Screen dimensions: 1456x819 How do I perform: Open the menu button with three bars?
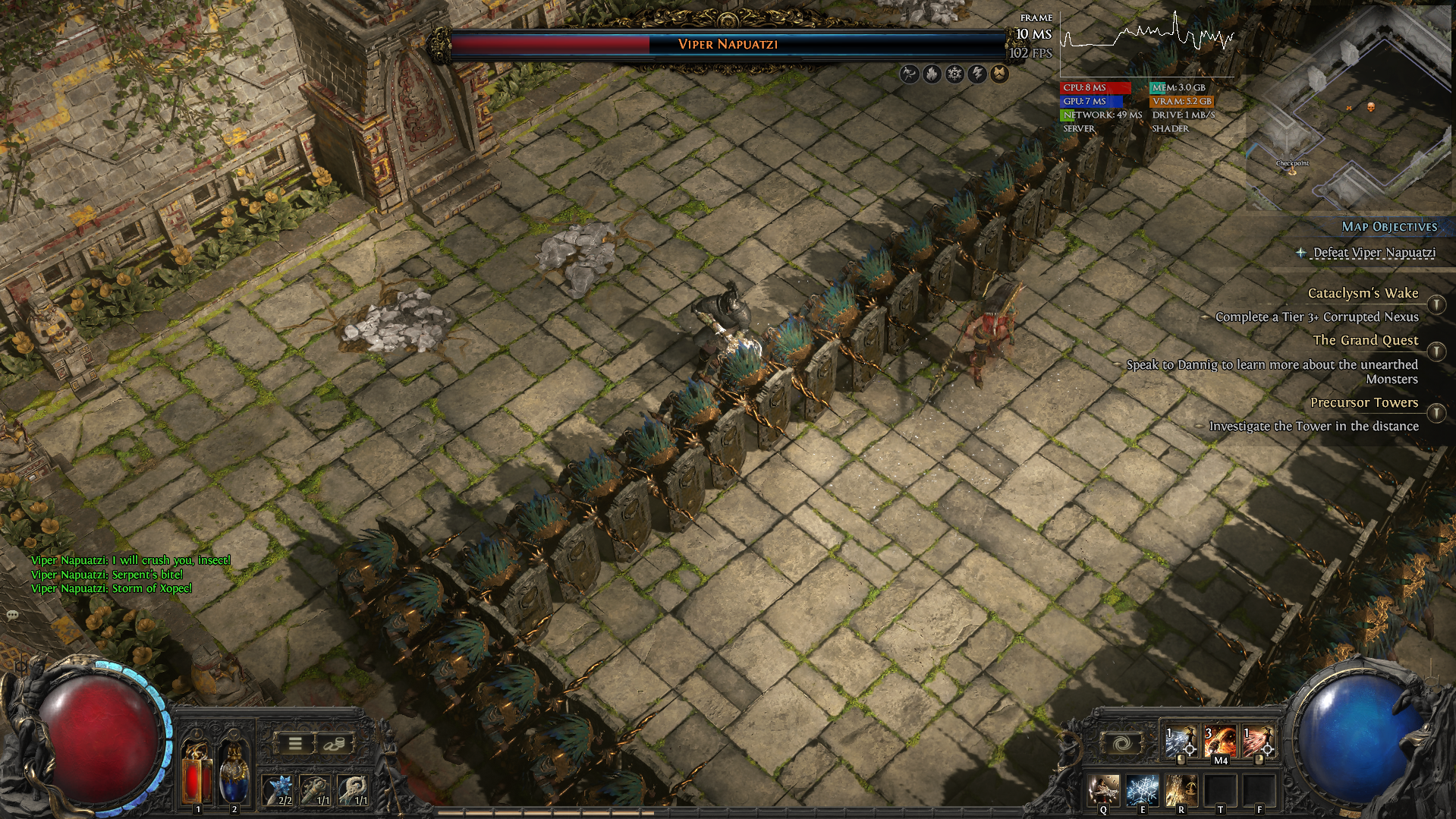coord(295,744)
